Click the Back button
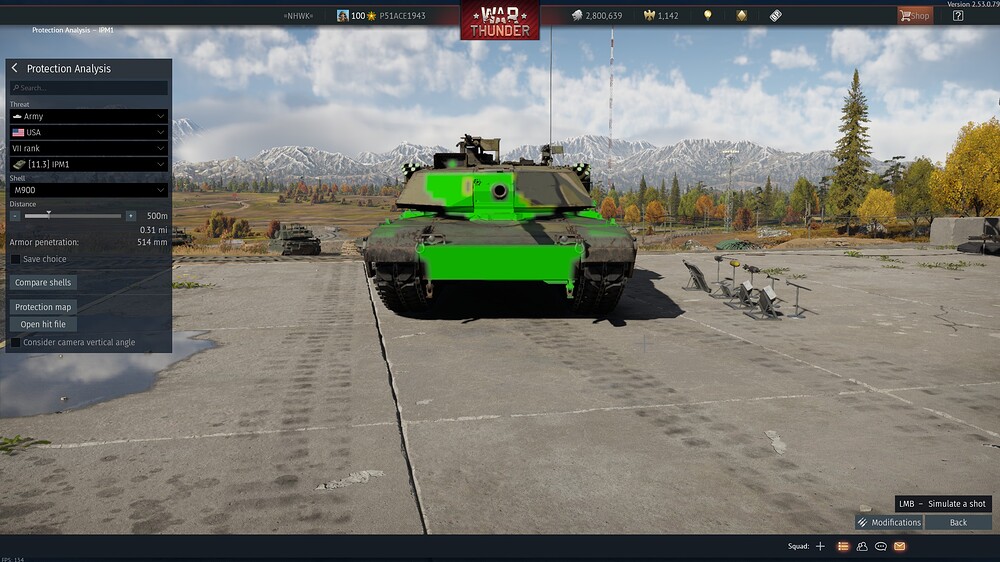 point(958,522)
